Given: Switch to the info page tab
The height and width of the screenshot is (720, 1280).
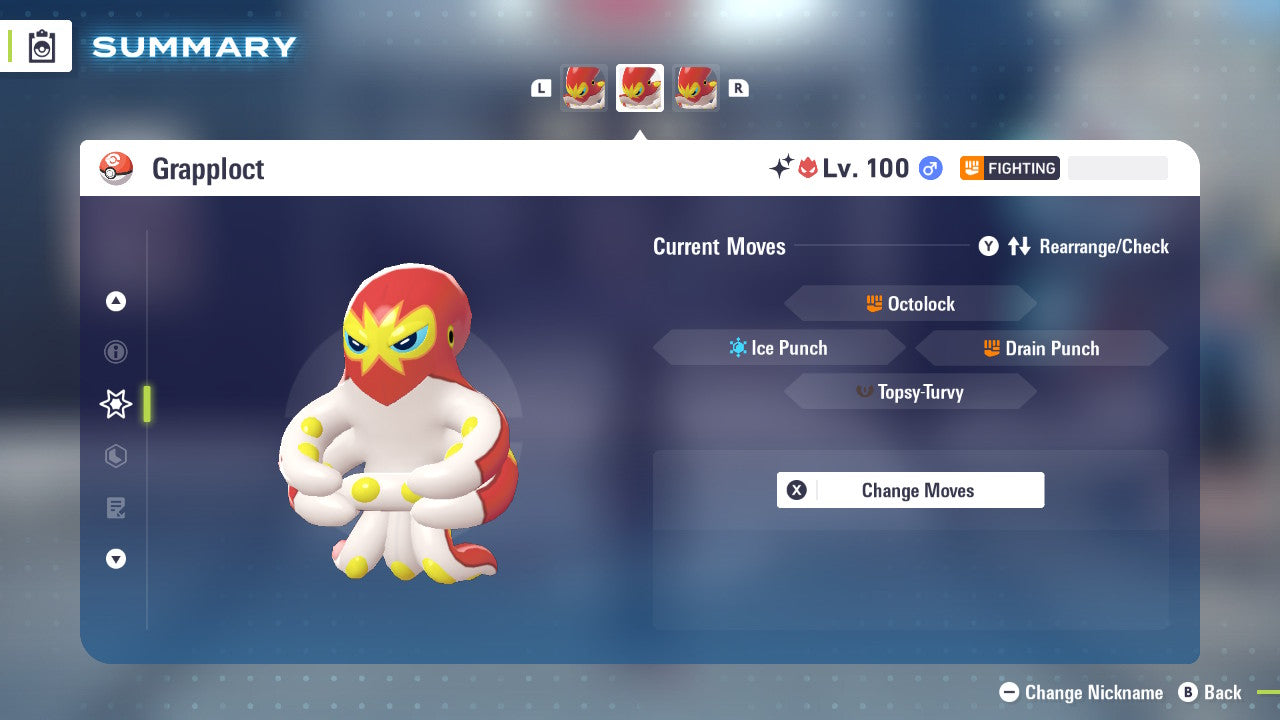Looking at the screenshot, I should (x=116, y=352).
